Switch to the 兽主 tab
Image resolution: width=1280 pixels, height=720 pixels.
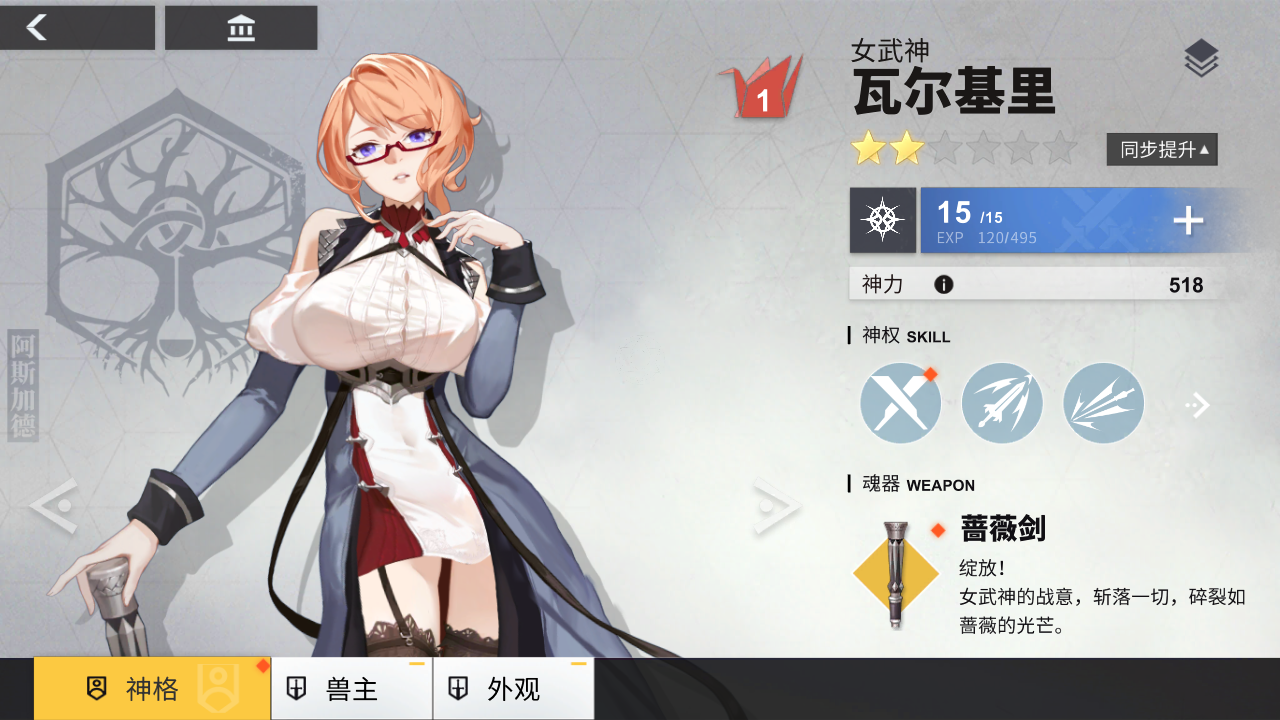pos(350,689)
